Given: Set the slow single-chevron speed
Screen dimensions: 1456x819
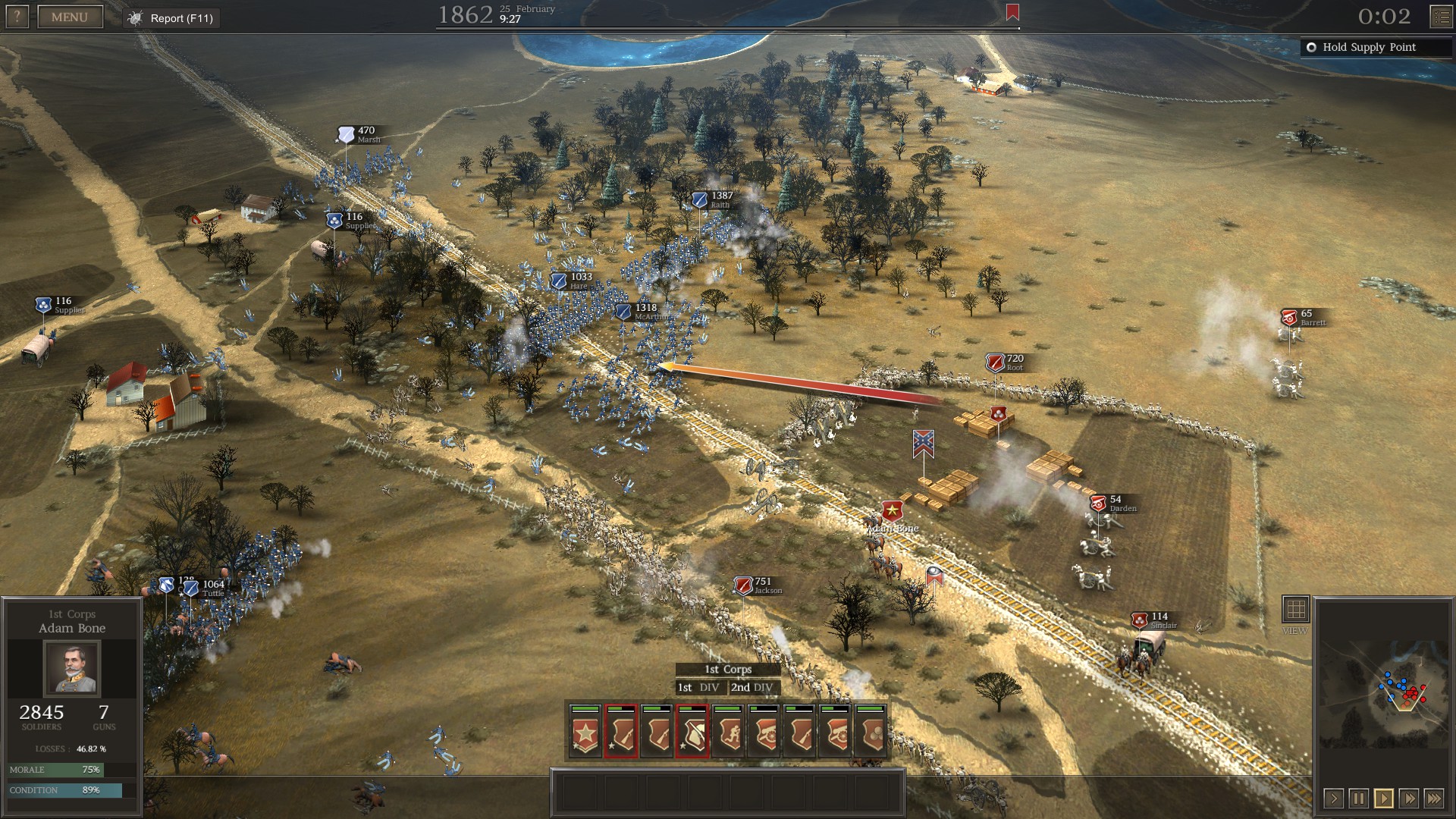Looking at the screenshot, I should (1333, 798).
